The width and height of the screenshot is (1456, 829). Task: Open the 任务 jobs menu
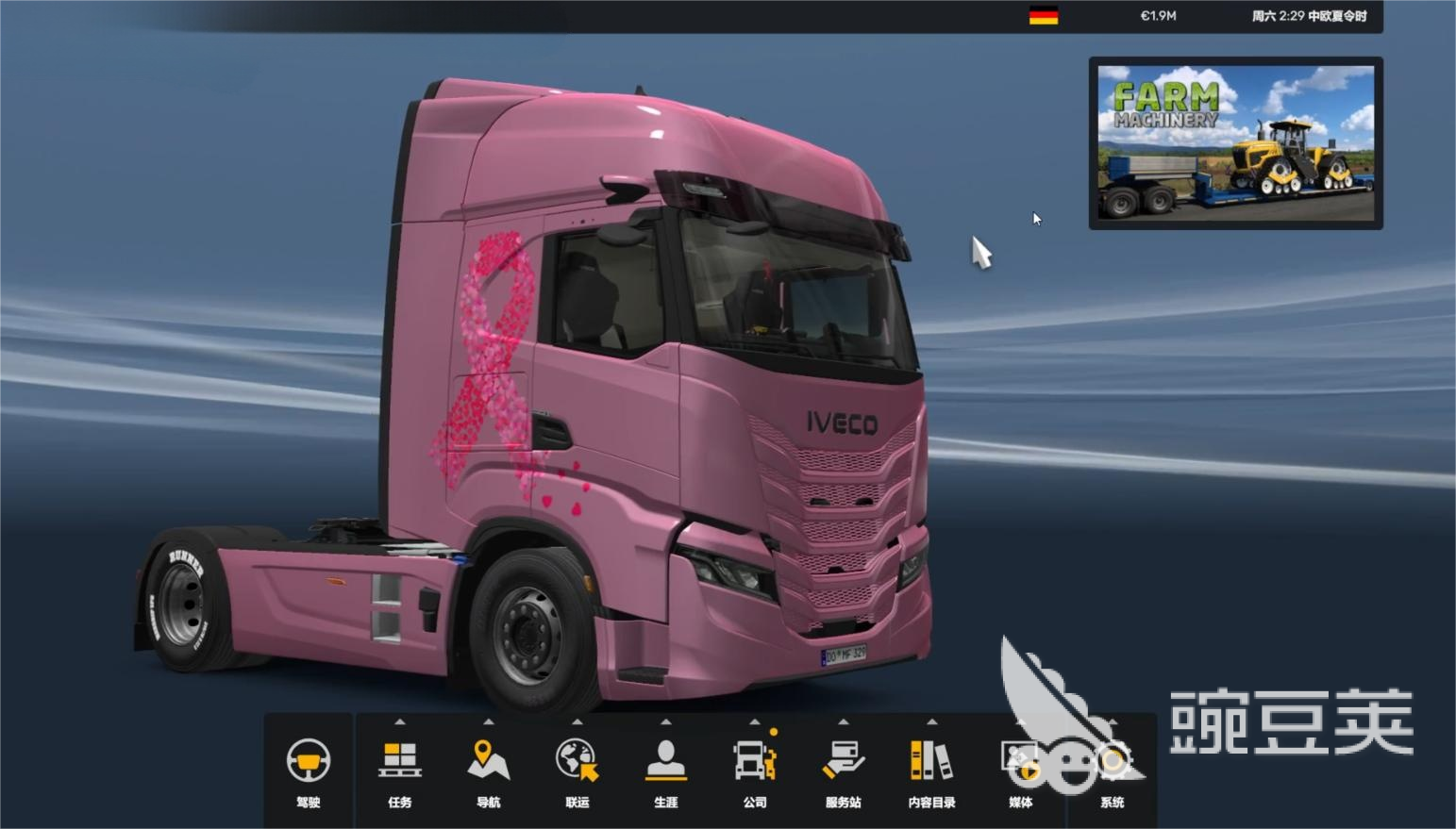click(x=400, y=770)
